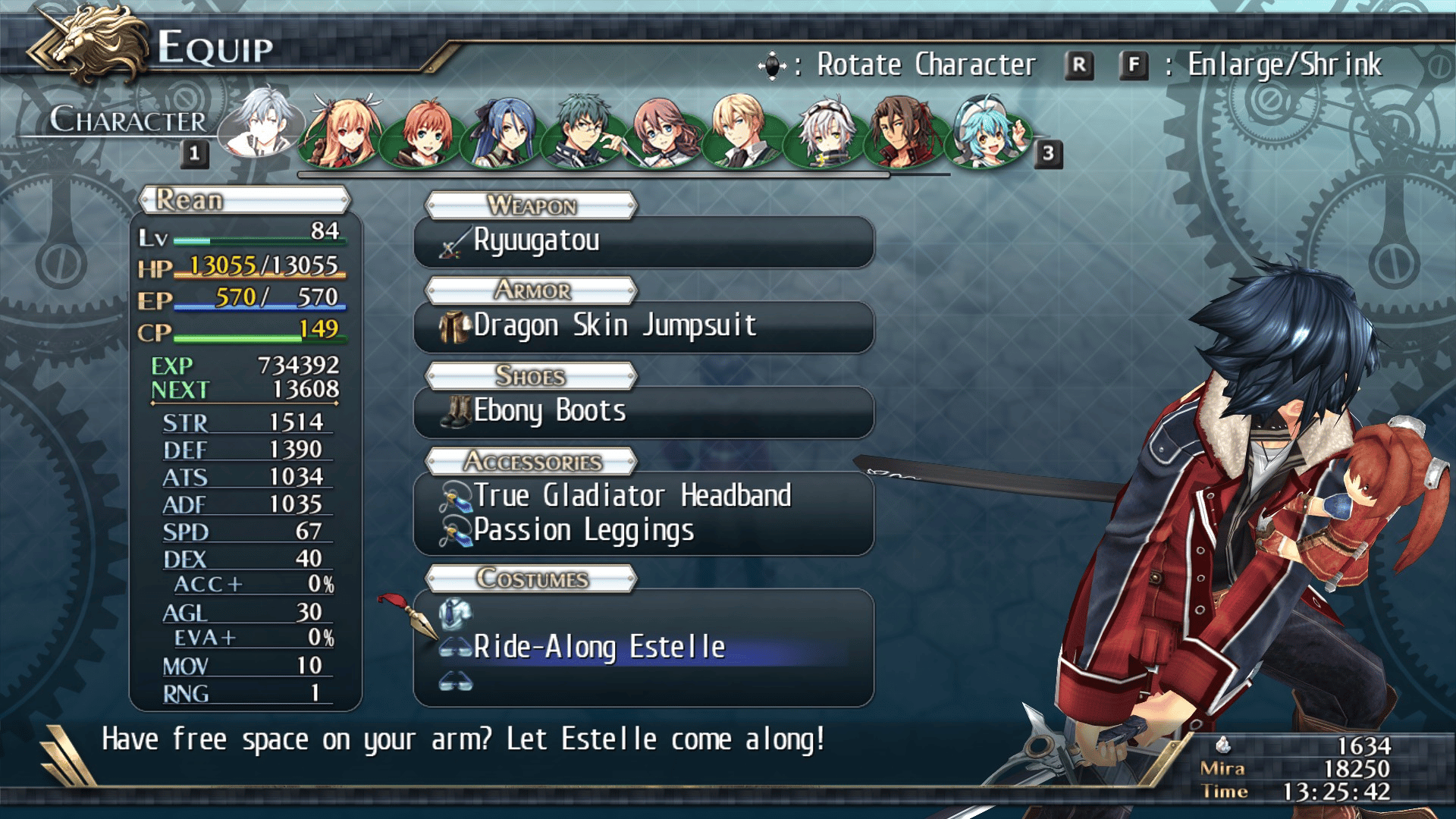Choose the brown-haired girl with glasses portrait
Image resolution: width=1456 pixels, height=819 pixels.
(x=664, y=132)
